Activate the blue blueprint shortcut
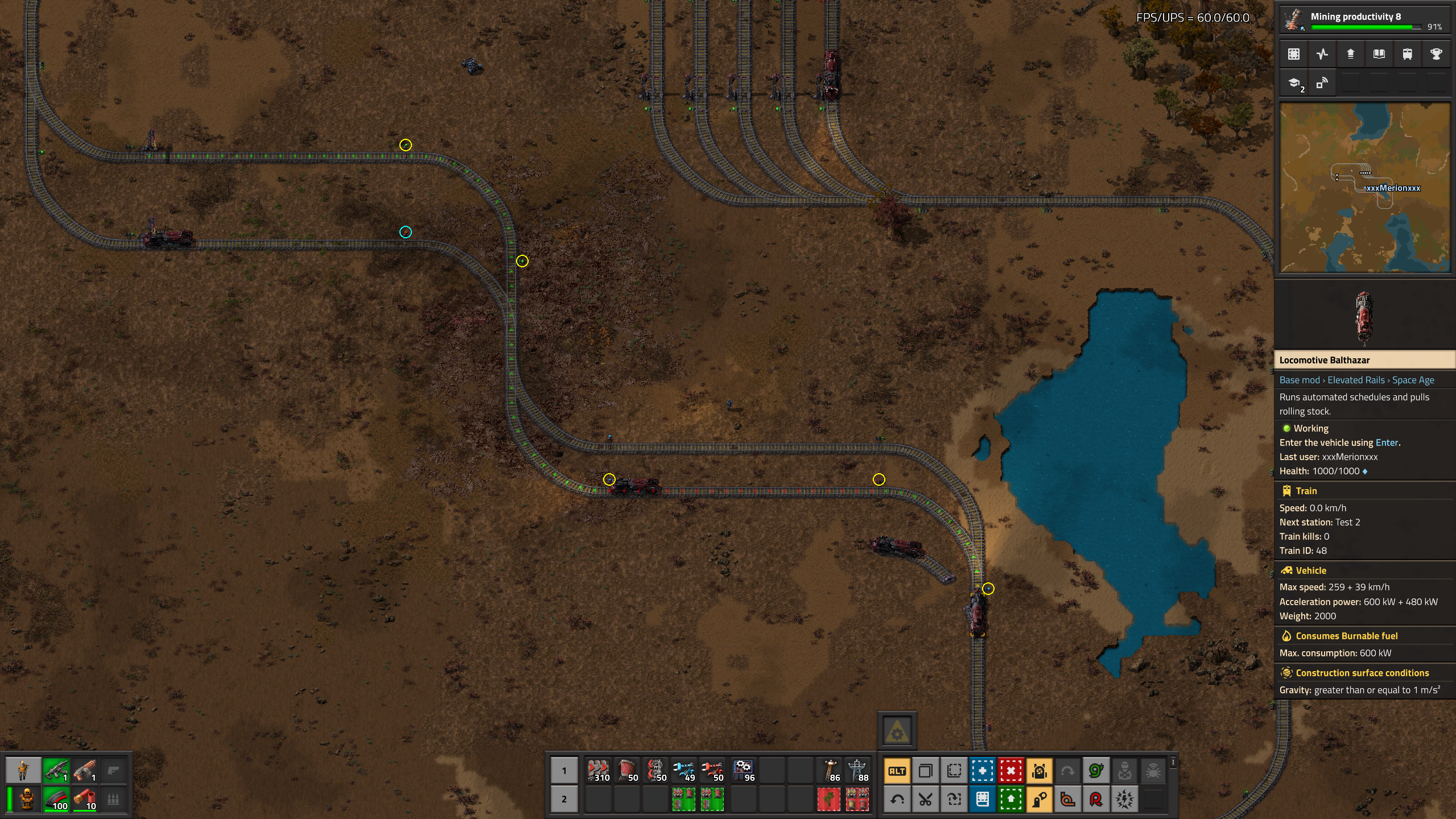 [982, 771]
